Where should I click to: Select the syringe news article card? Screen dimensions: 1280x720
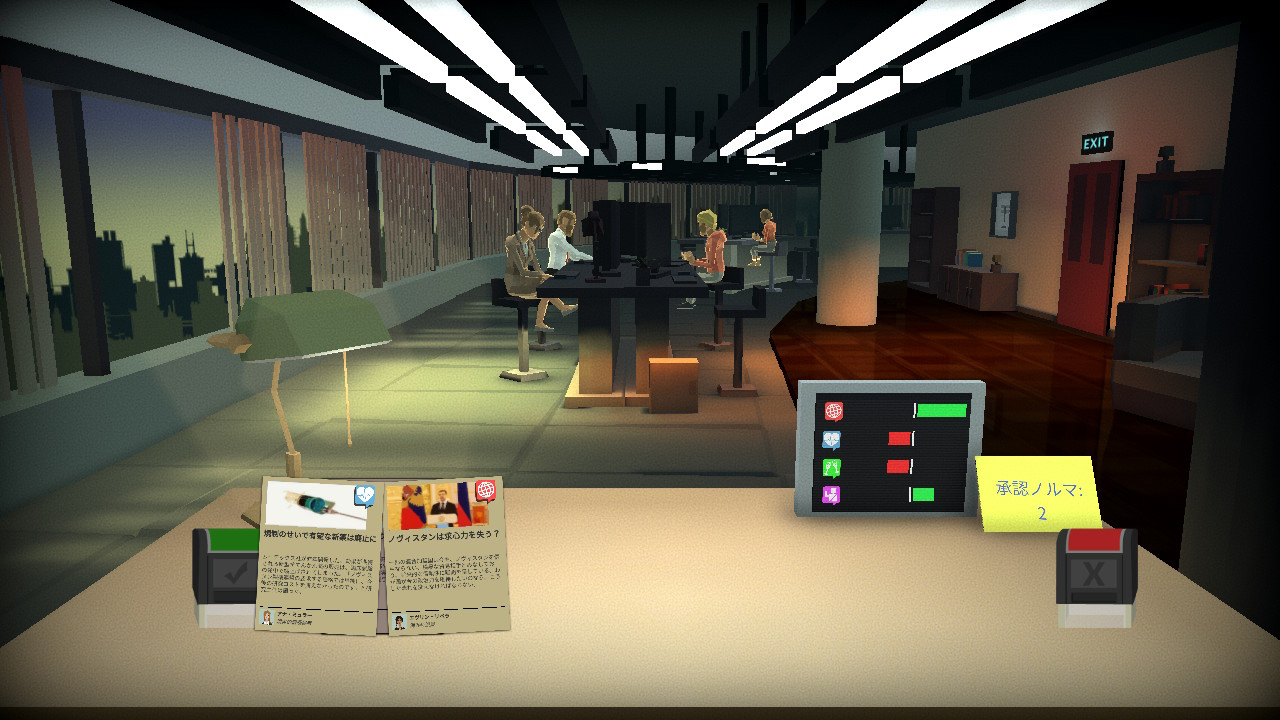319,556
